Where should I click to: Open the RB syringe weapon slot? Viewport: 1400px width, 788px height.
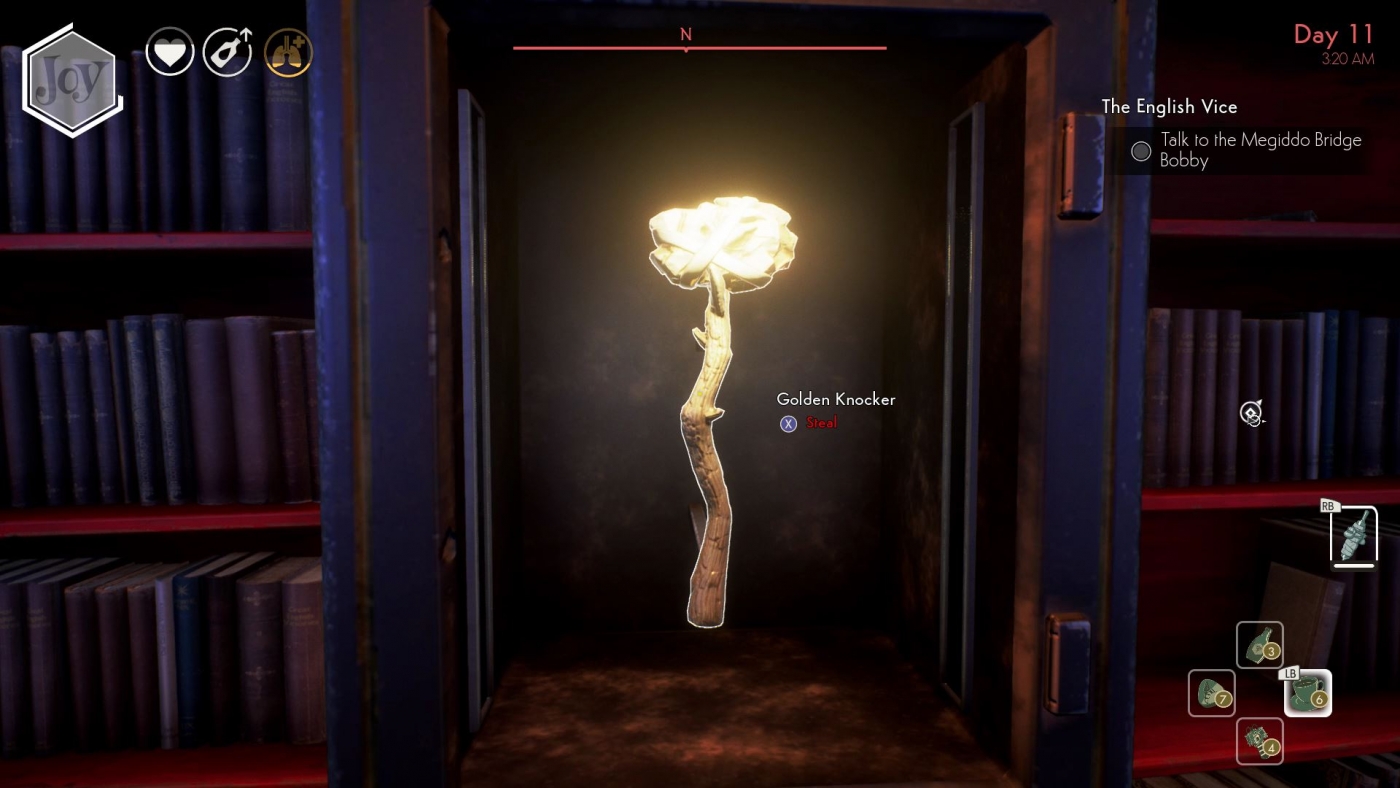point(1353,535)
